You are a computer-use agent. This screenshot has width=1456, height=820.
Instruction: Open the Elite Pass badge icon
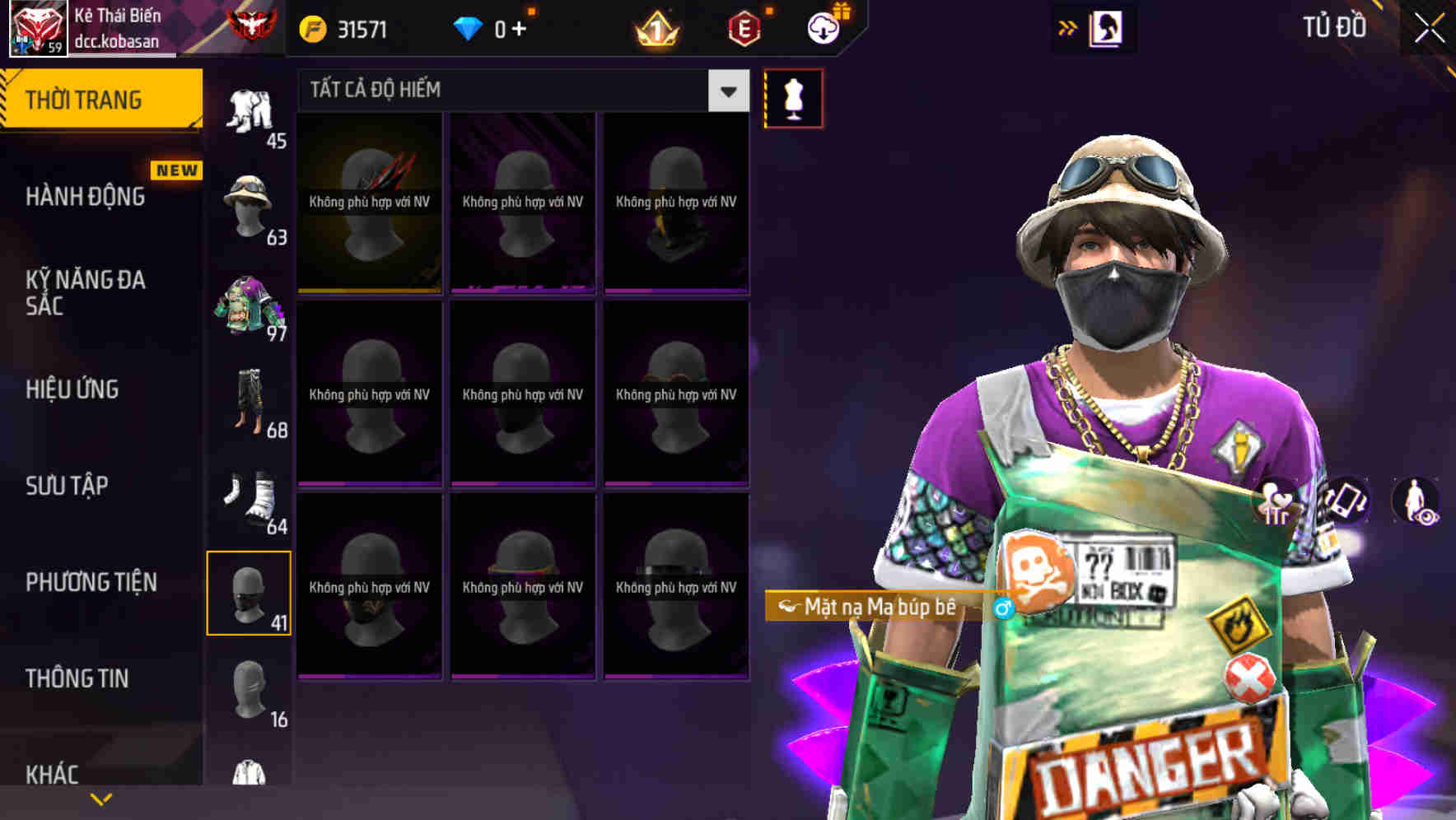point(742,27)
